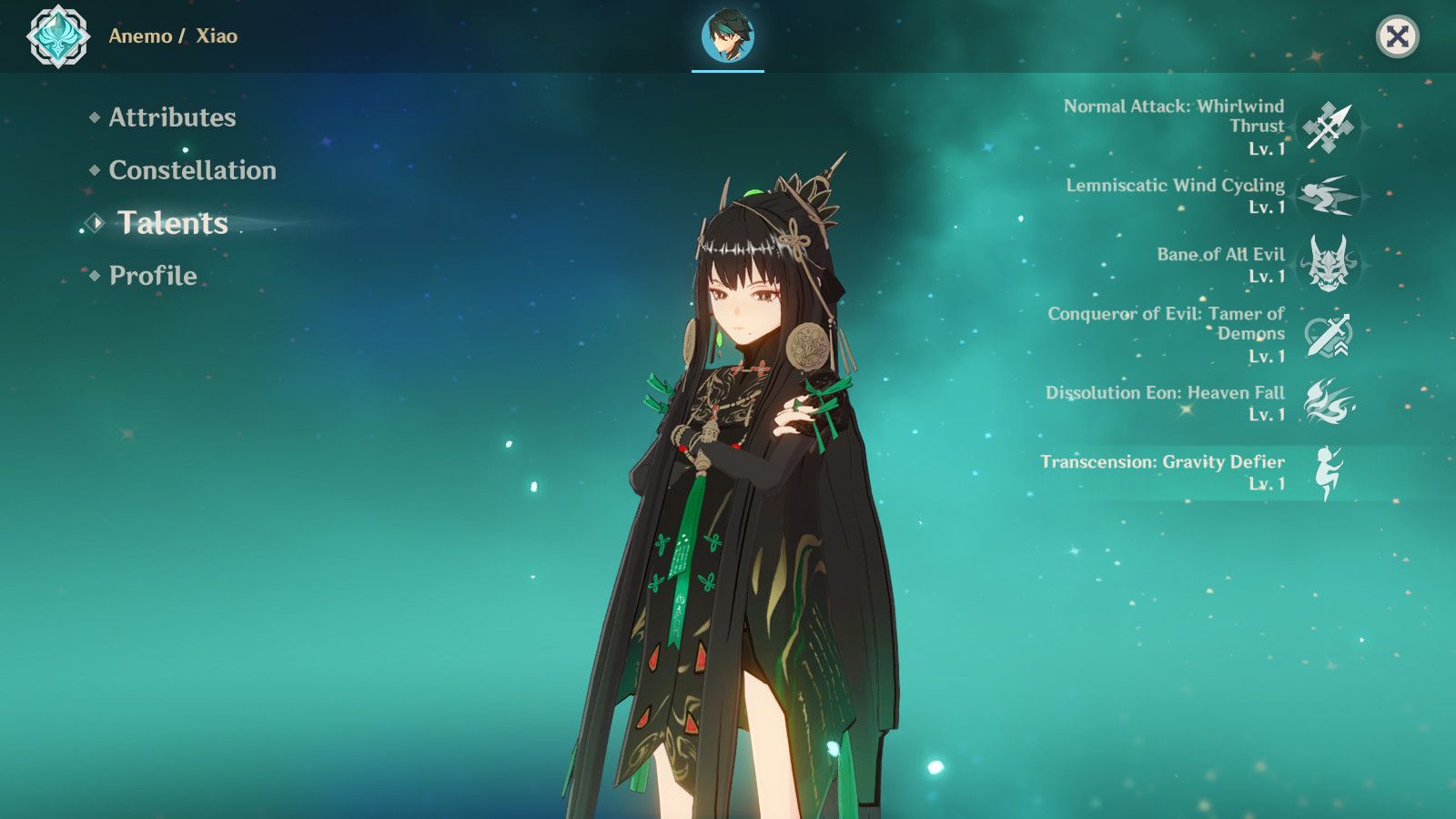Select Xiao's character portrait at the top
This screenshot has height=819, width=1456.
click(x=727, y=35)
